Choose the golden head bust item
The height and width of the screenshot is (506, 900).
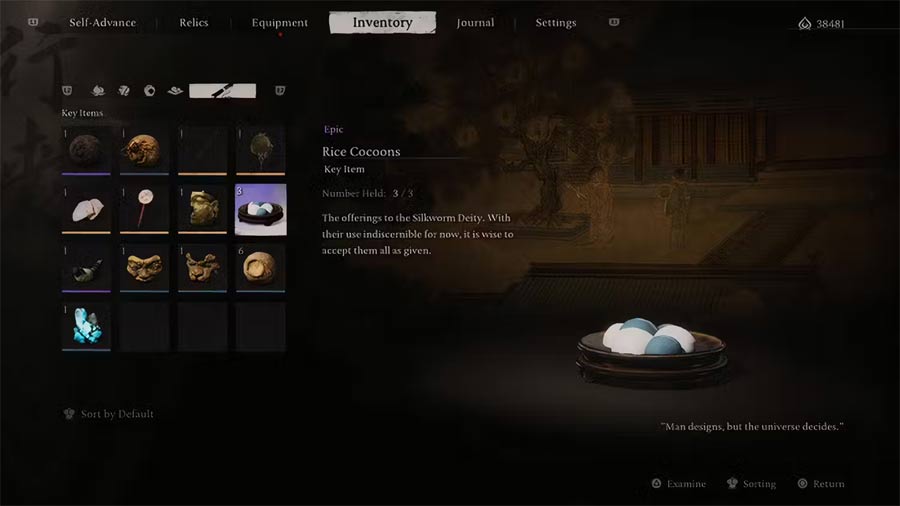click(202, 210)
